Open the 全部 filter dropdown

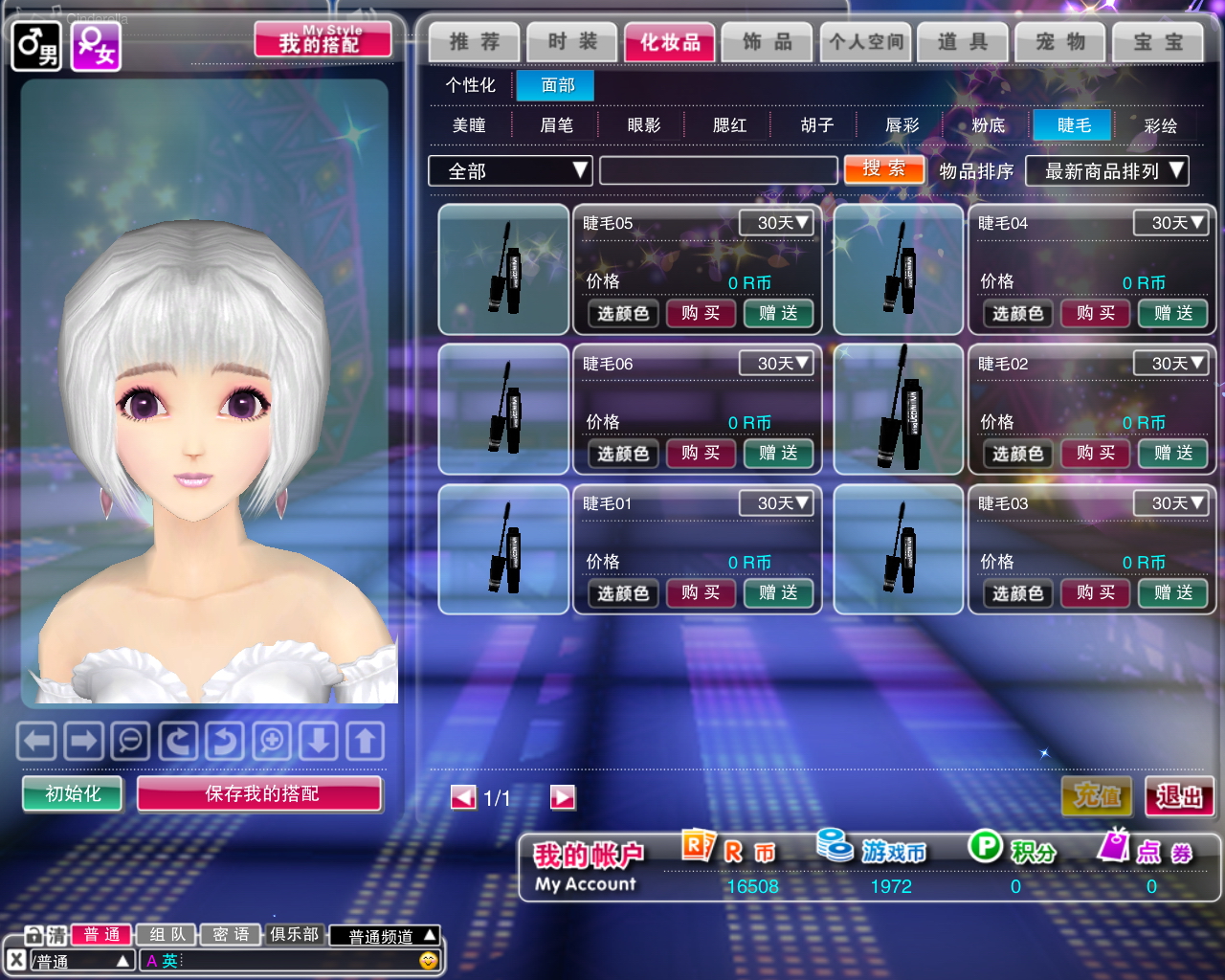tap(510, 170)
